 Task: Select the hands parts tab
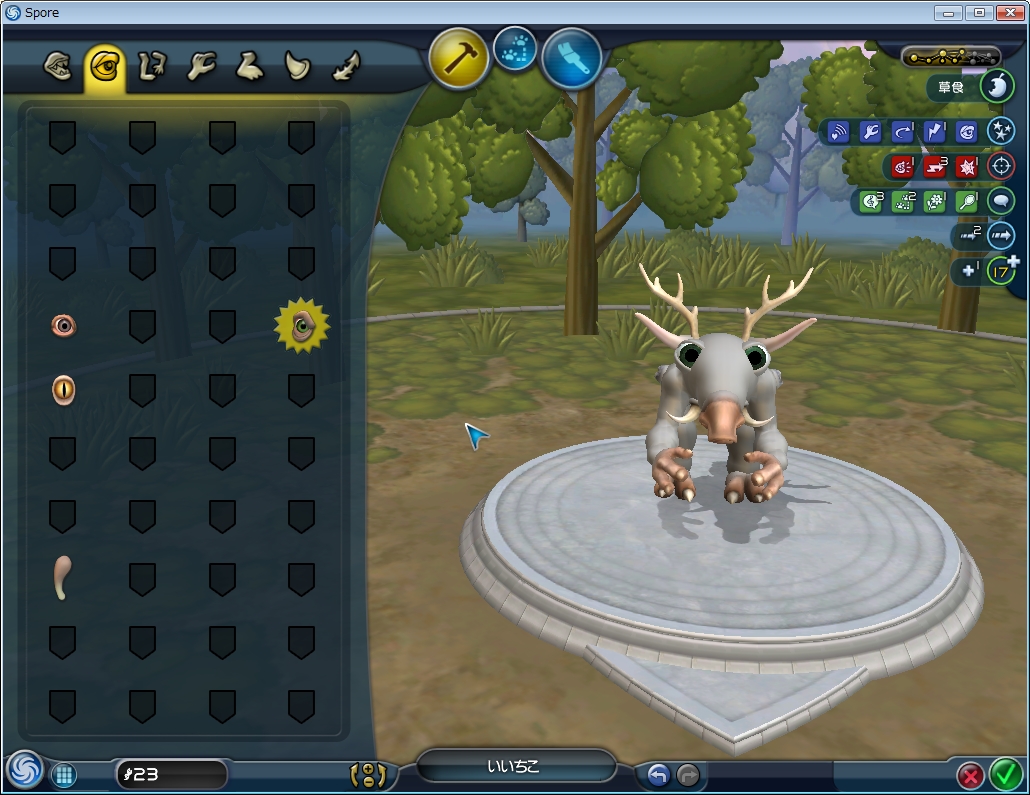click(201, 68)
